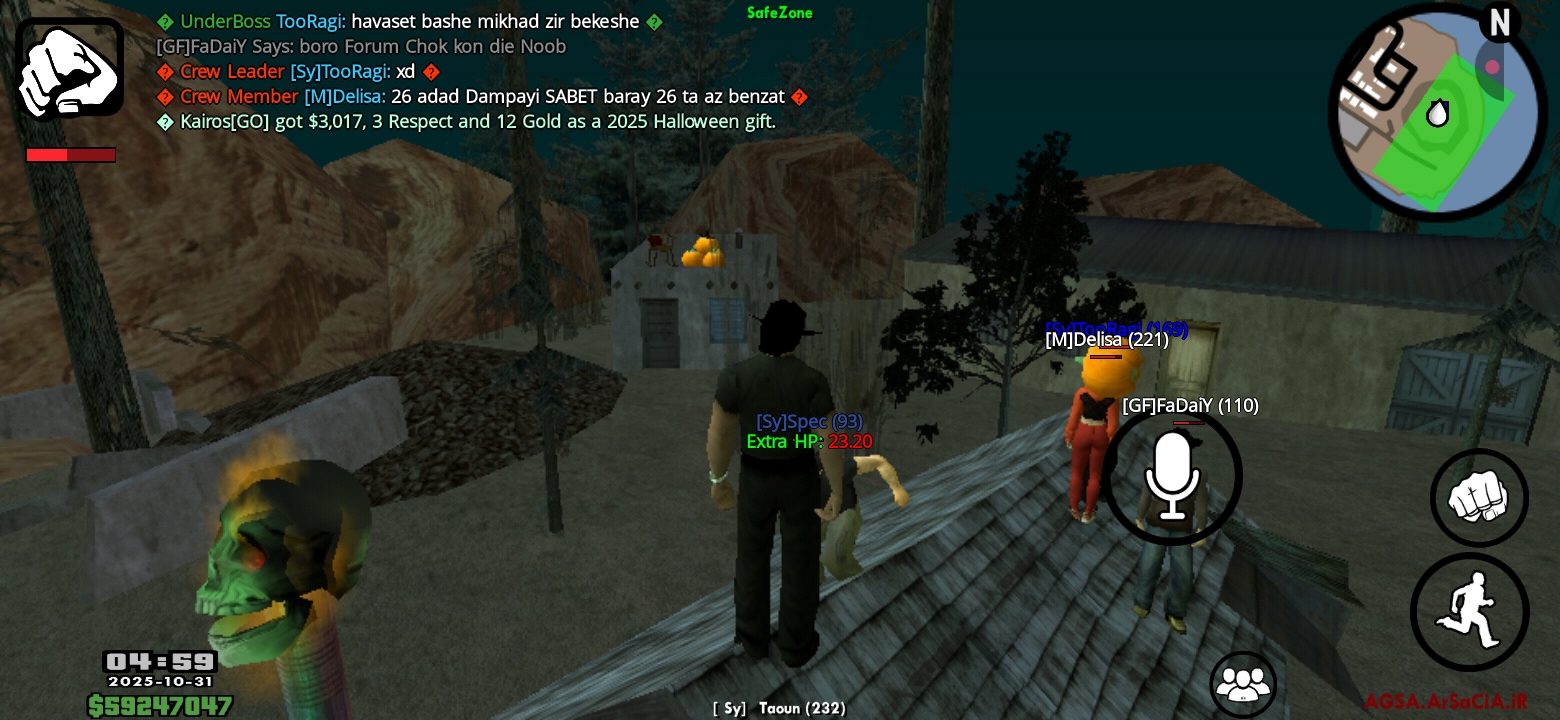Select the SafeZone zone label
The height and width of the screenshot is (720, 1560).
pos(780,13)
